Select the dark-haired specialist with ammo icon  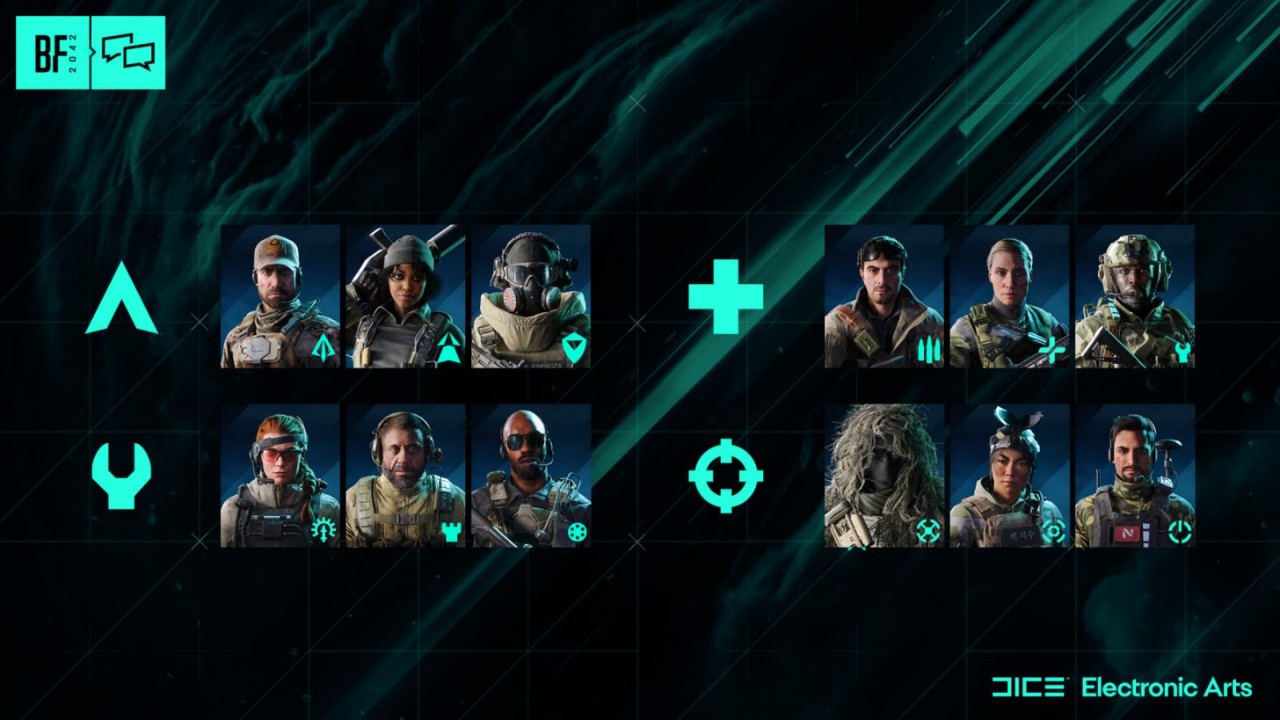point(884,296)
